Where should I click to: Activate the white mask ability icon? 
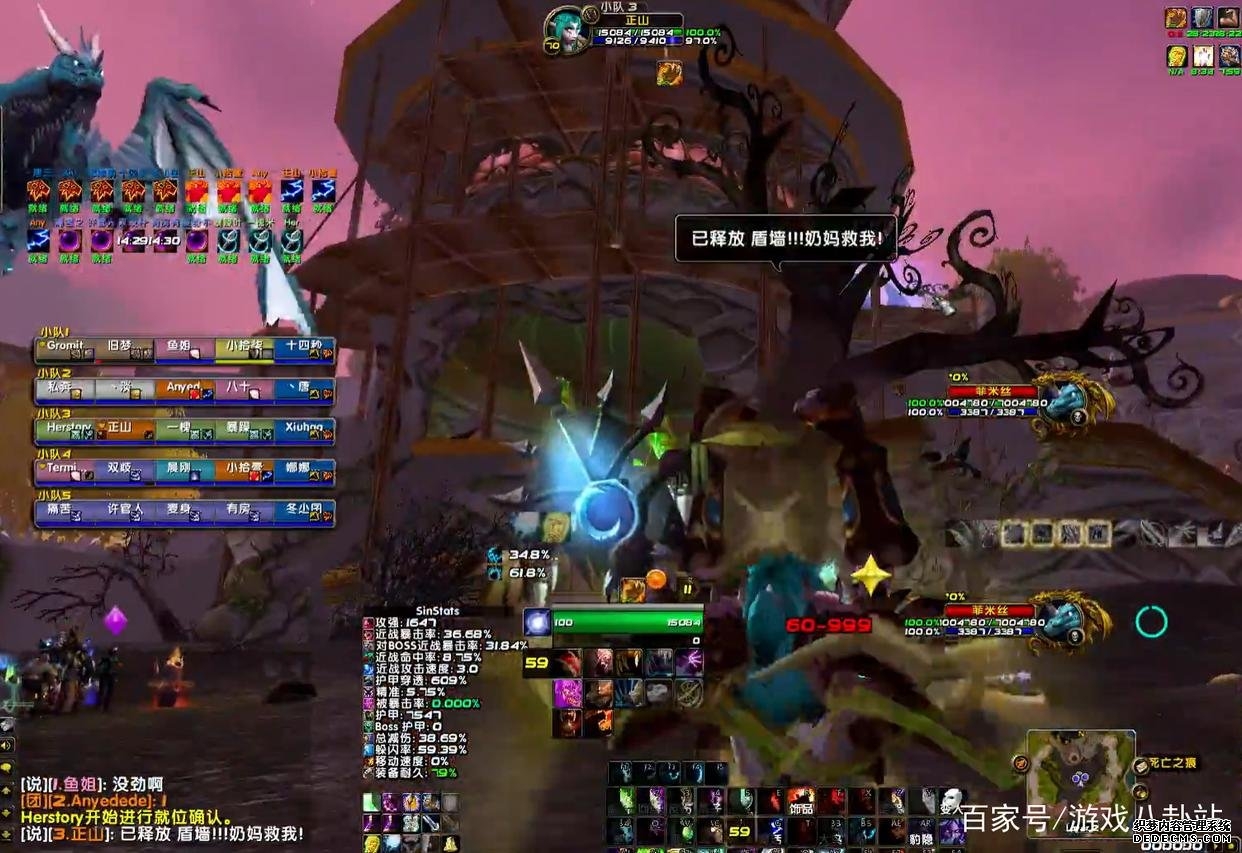951,801
